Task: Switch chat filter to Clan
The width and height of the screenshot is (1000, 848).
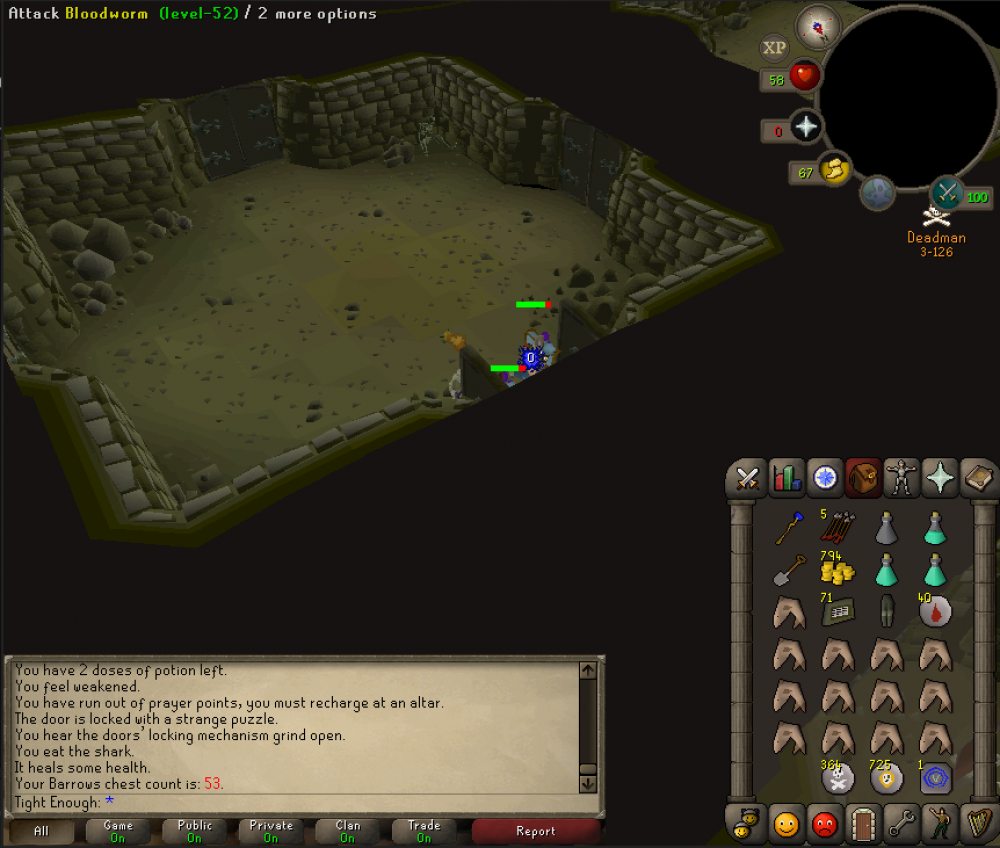Action: [x=347, y=830]
